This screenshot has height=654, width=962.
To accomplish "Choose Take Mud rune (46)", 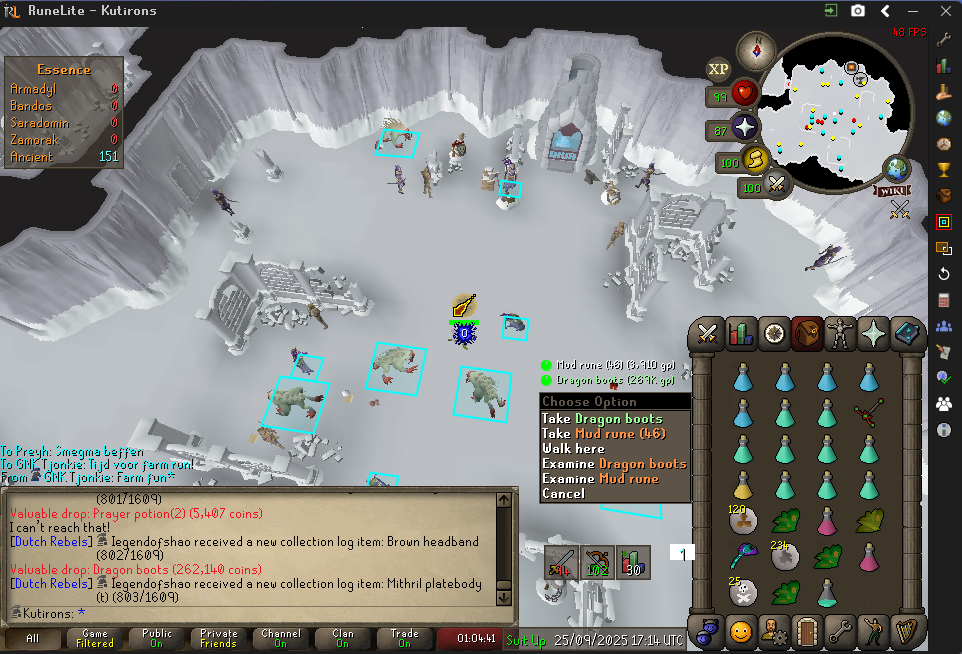I will (599, 434).
